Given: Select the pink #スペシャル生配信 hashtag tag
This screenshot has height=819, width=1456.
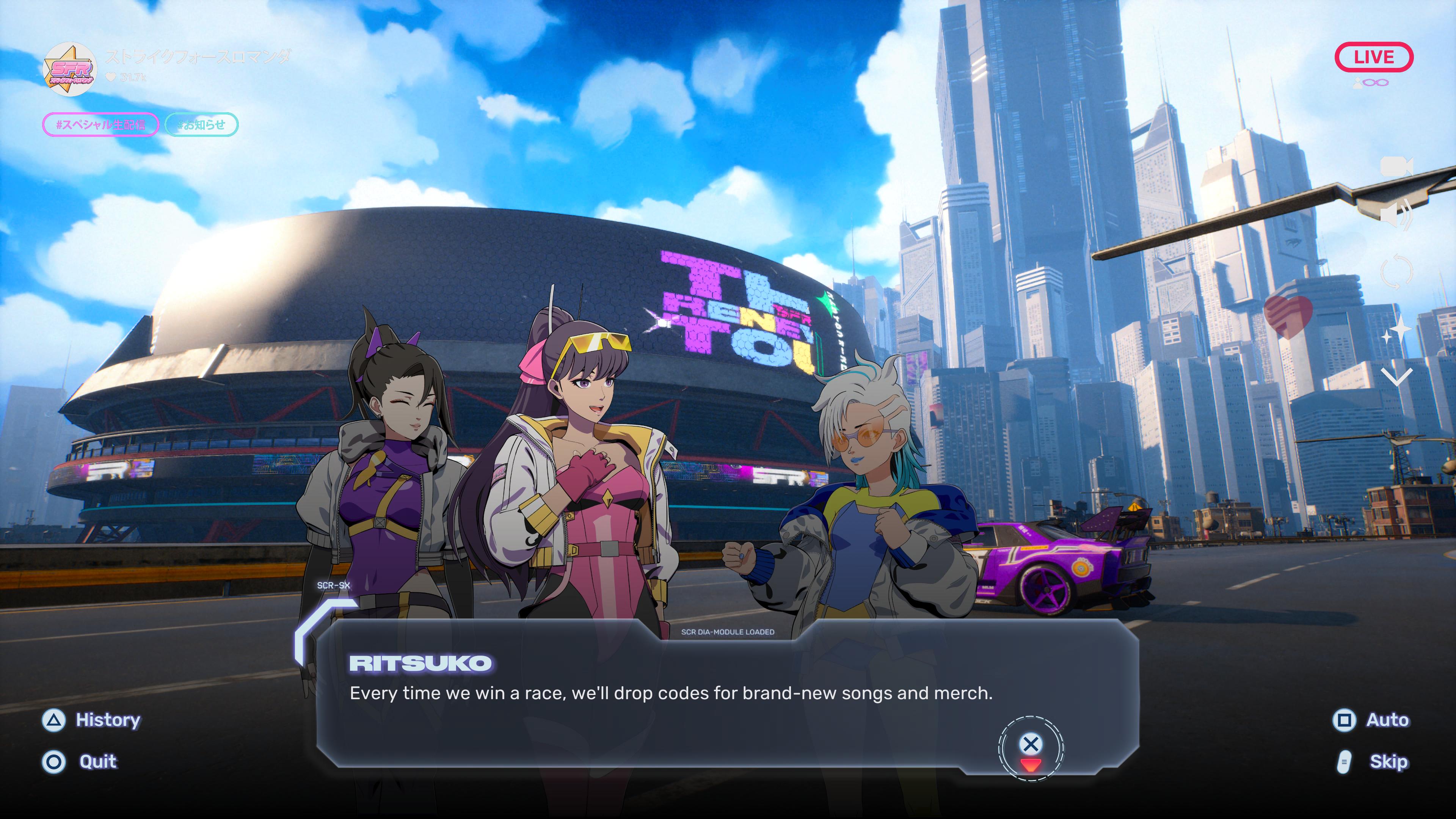Looking at the screenshot, I should coord(100,125).
